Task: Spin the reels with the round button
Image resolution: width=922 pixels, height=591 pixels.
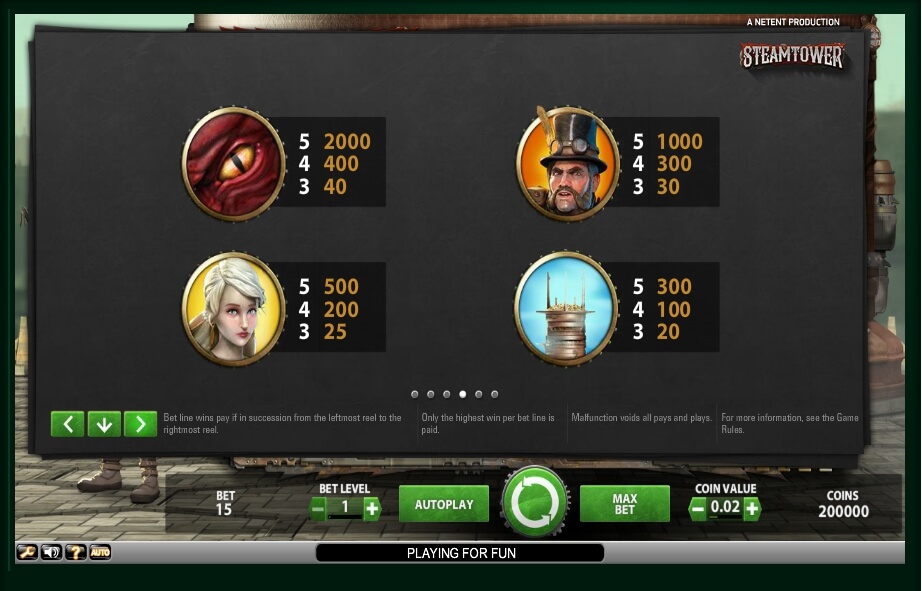Action: point(535,502)
